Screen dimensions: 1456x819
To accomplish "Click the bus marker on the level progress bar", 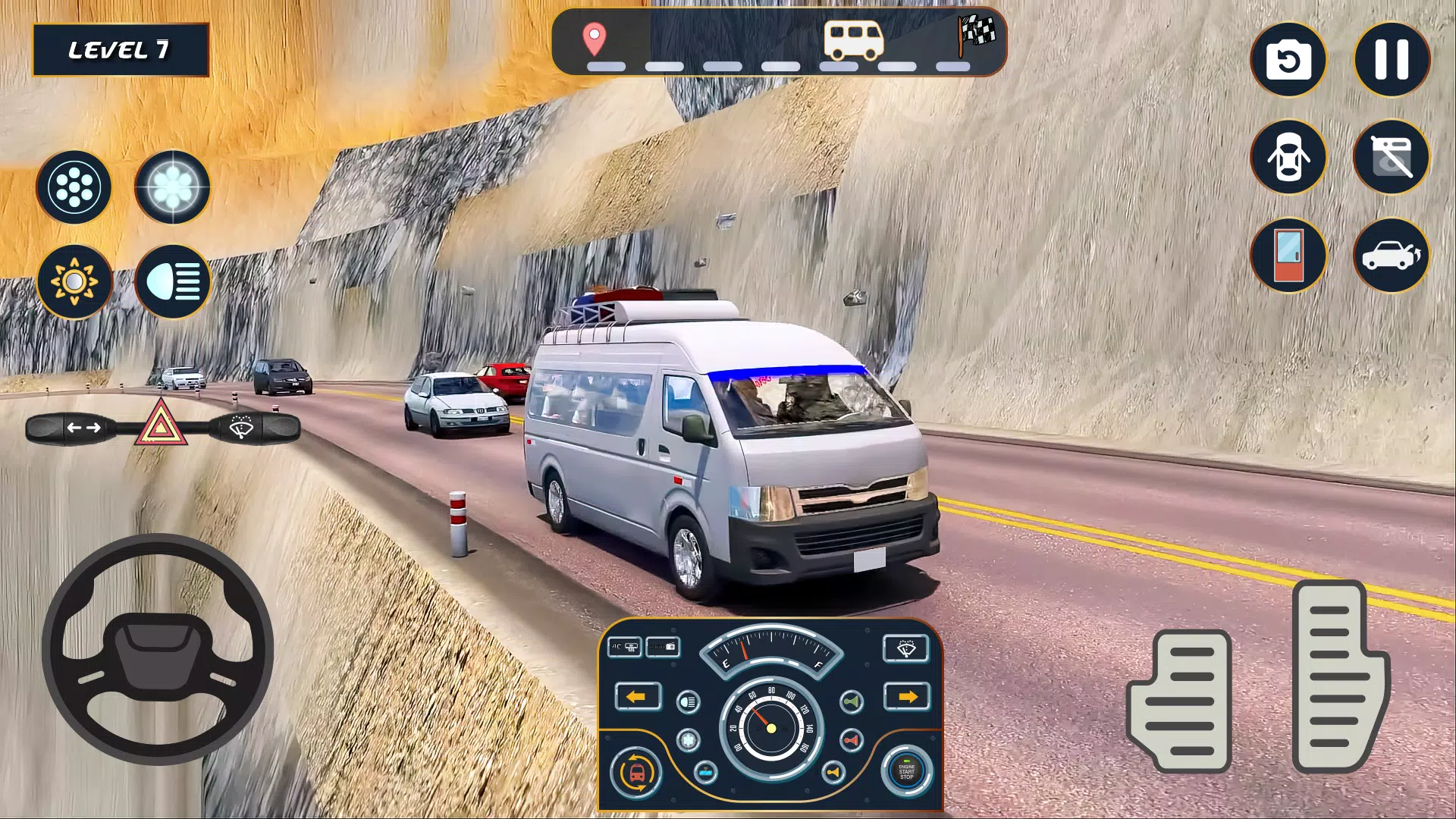I will coord(852,39).
